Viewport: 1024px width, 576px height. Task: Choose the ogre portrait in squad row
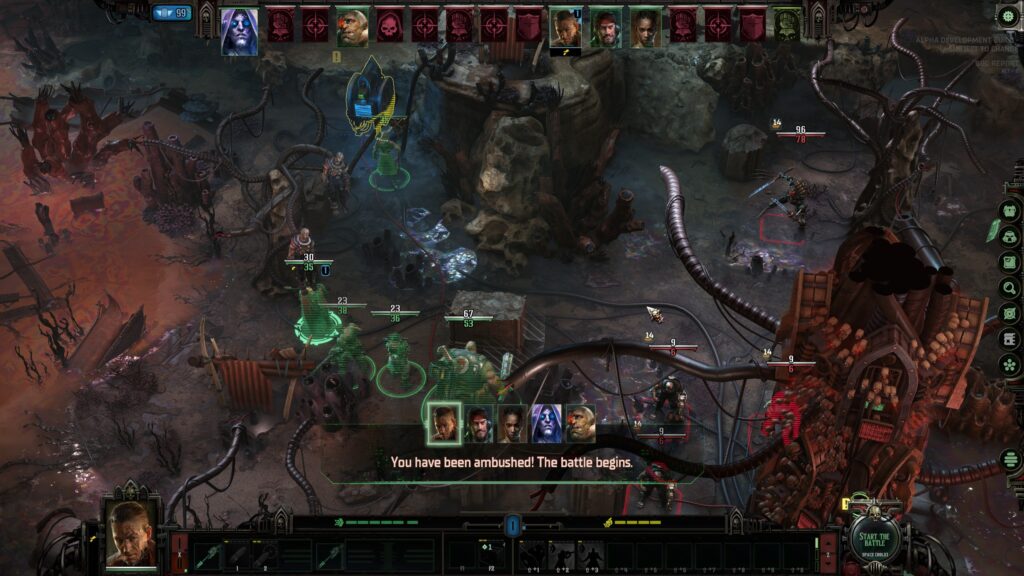[x=580, y=423]
